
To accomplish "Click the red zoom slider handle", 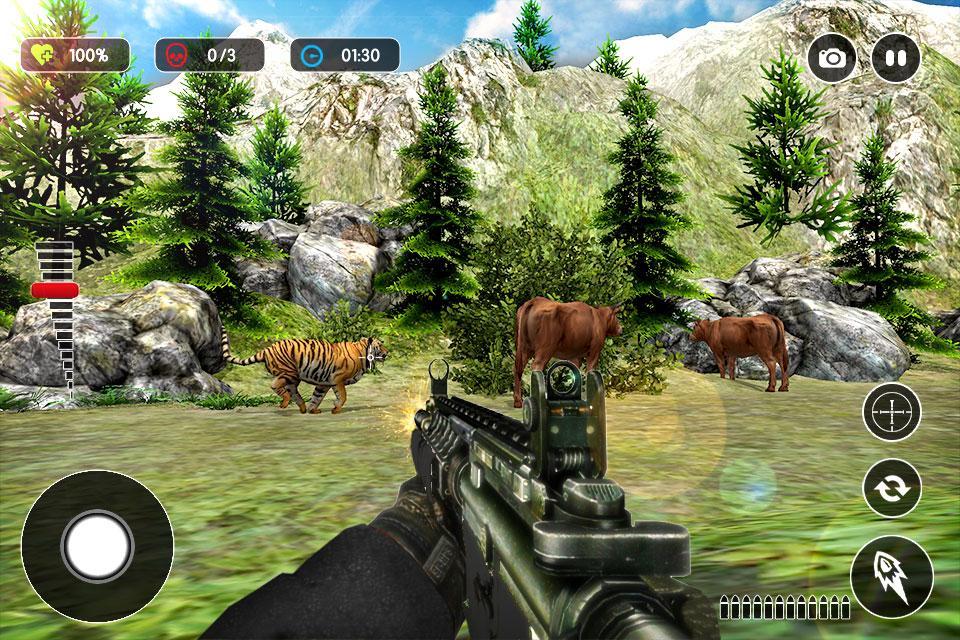I will pos(55,290).
